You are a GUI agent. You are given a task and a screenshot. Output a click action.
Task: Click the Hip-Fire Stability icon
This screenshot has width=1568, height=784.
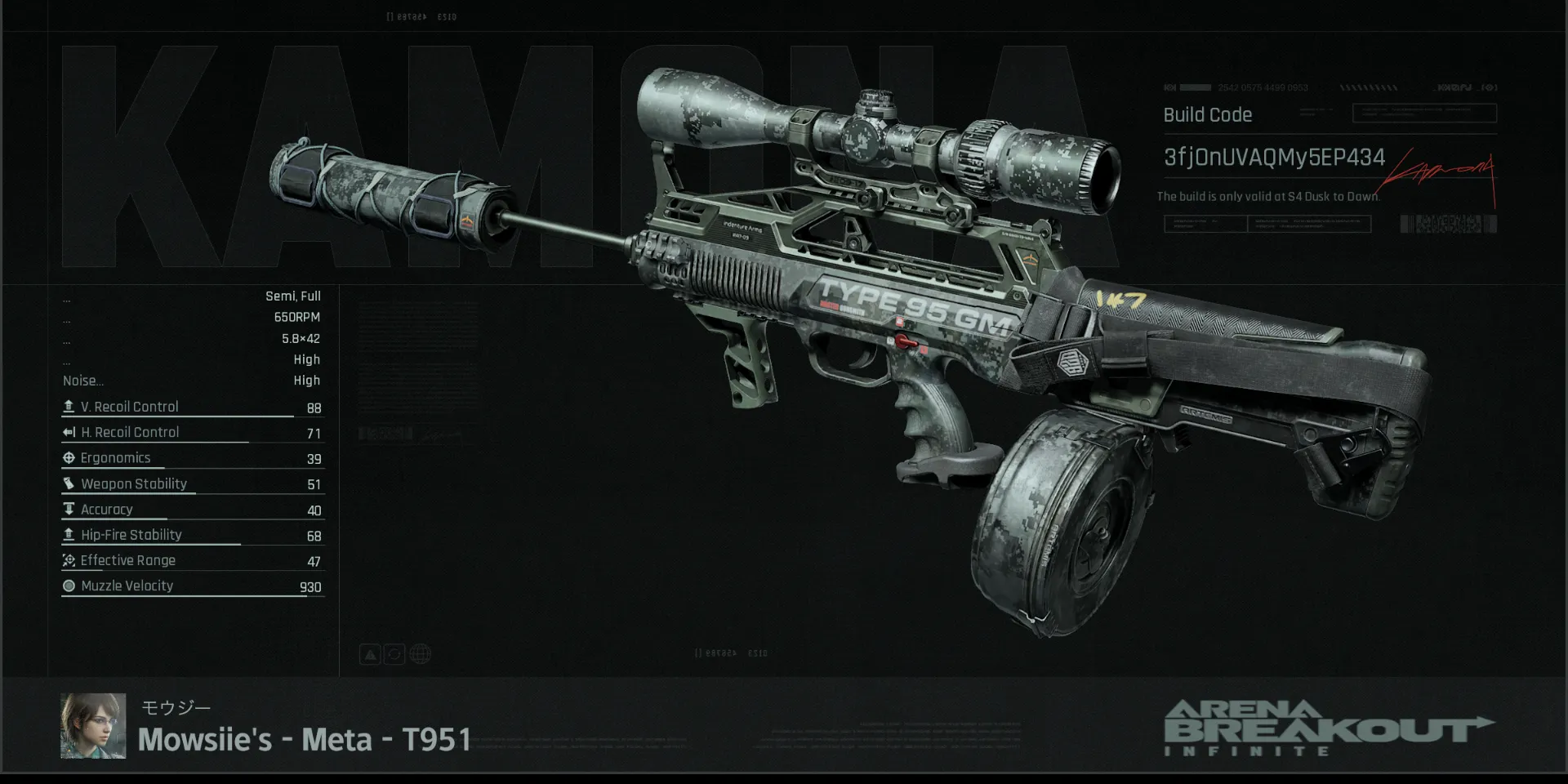(x=69, y=534)
